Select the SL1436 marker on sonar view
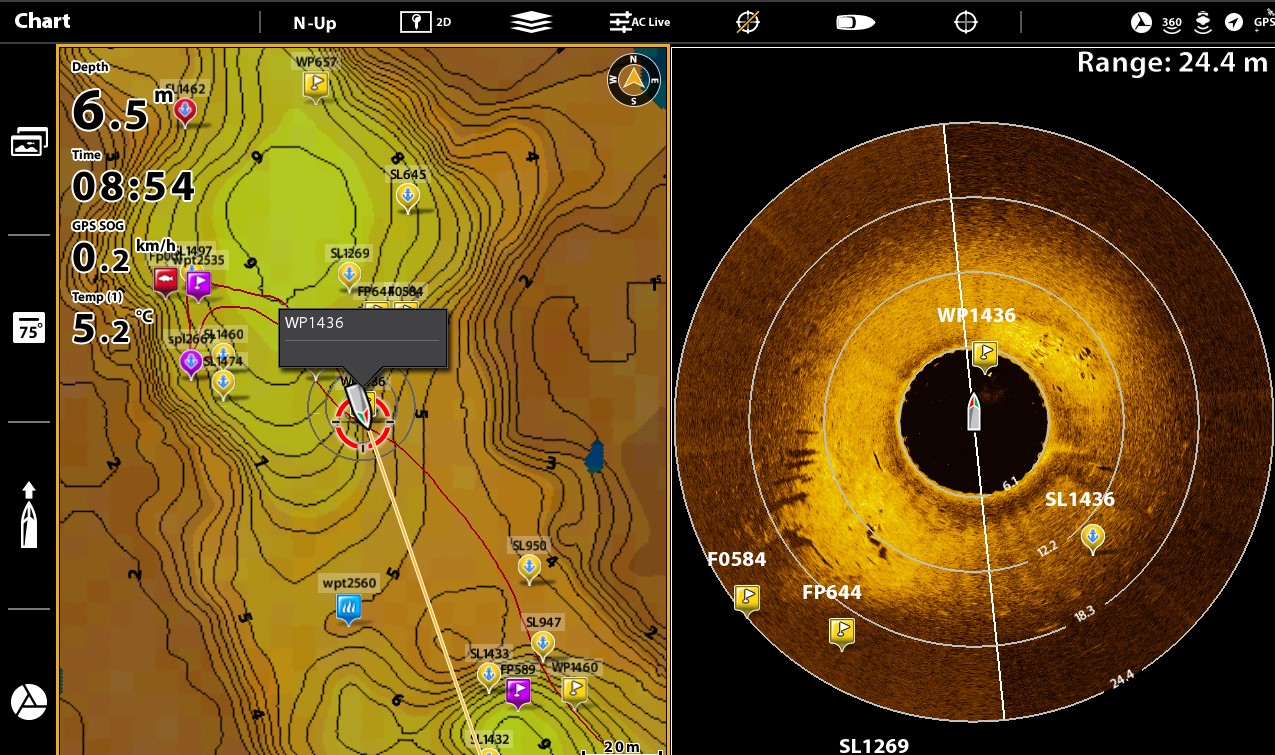Screen dimensions: 1275x755 point(1092,538)
